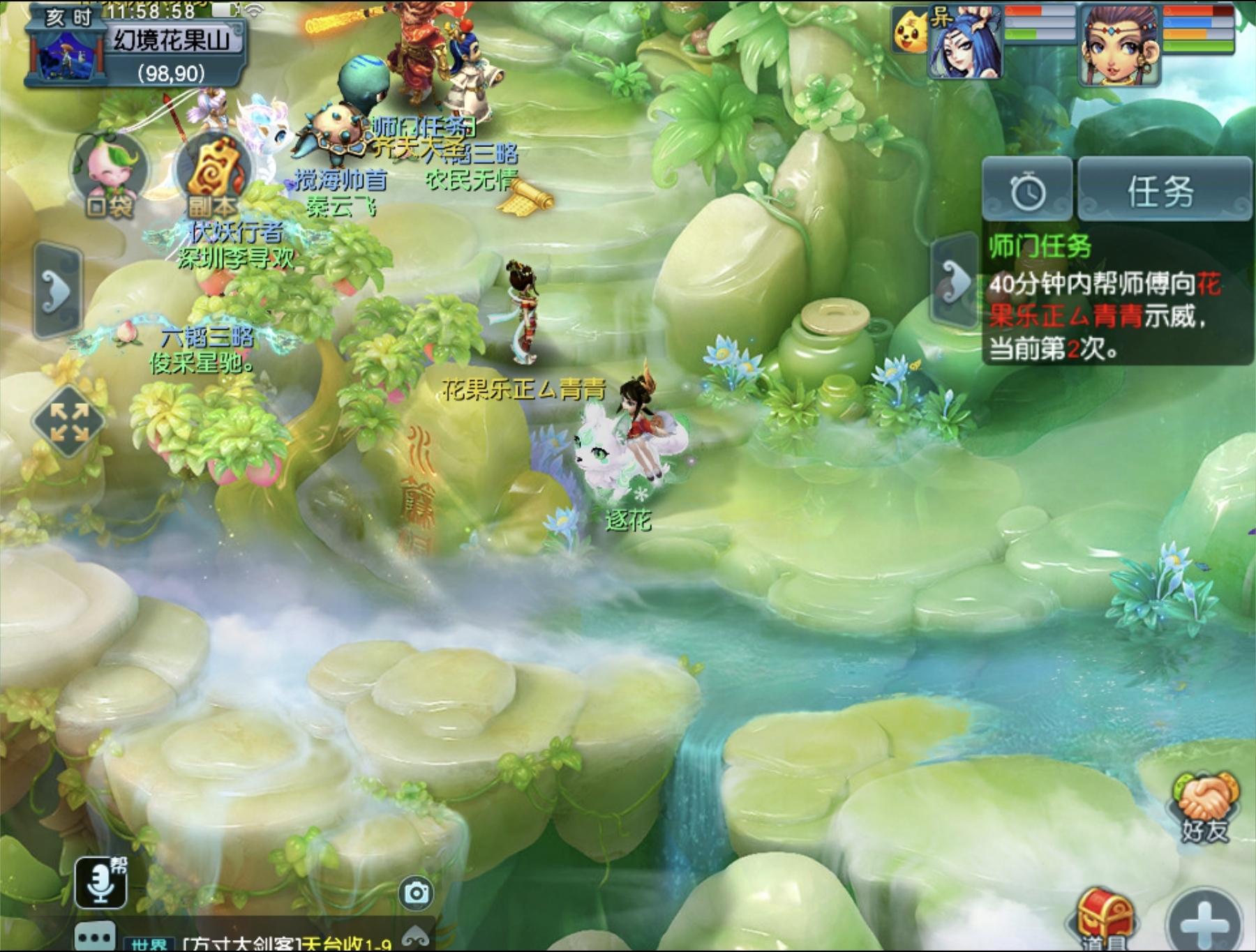This screenshot has height=952, width=1256.
Task: Take a screenshot with the camera icon
Action: pyautogui.click(x=417, y=893)
